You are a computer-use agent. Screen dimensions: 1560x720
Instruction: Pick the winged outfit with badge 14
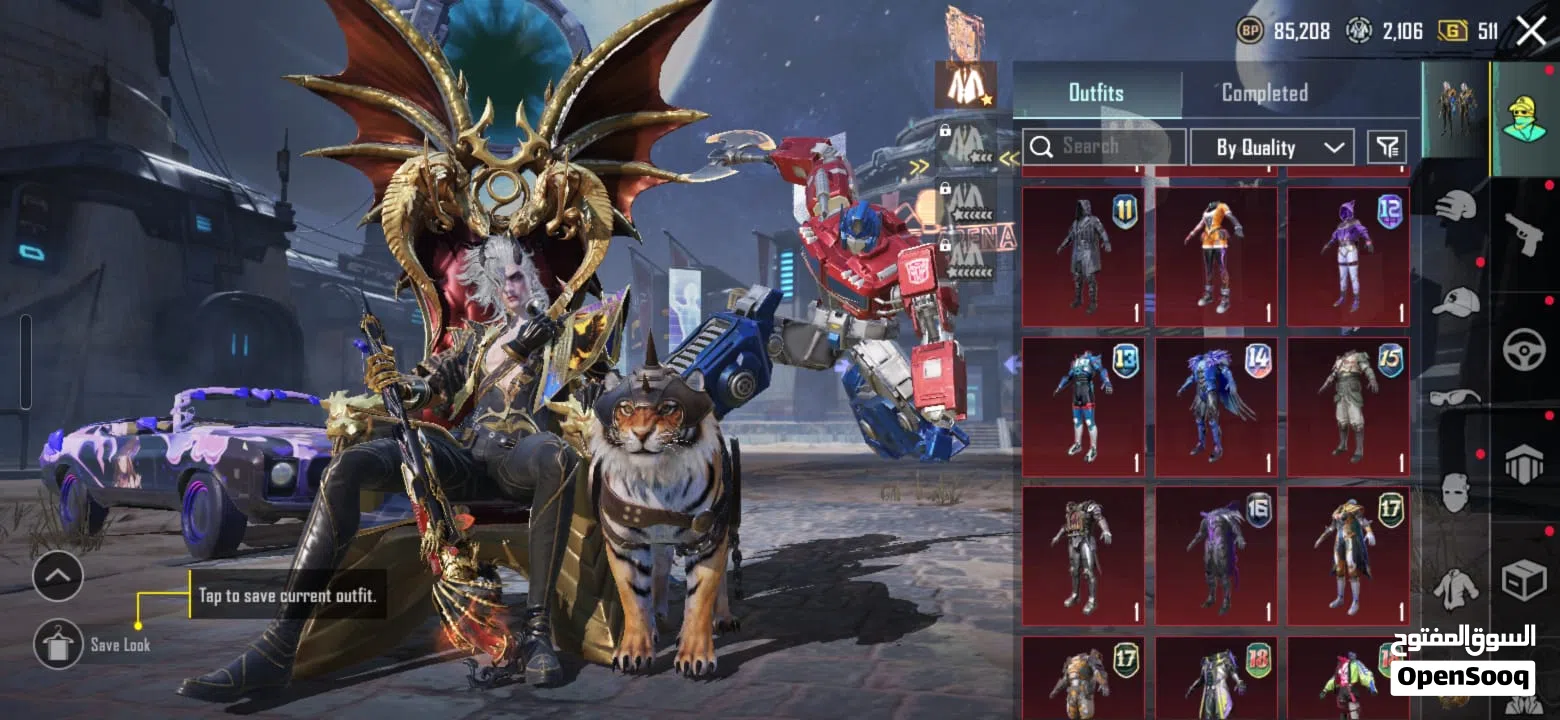click(1216, 406)
